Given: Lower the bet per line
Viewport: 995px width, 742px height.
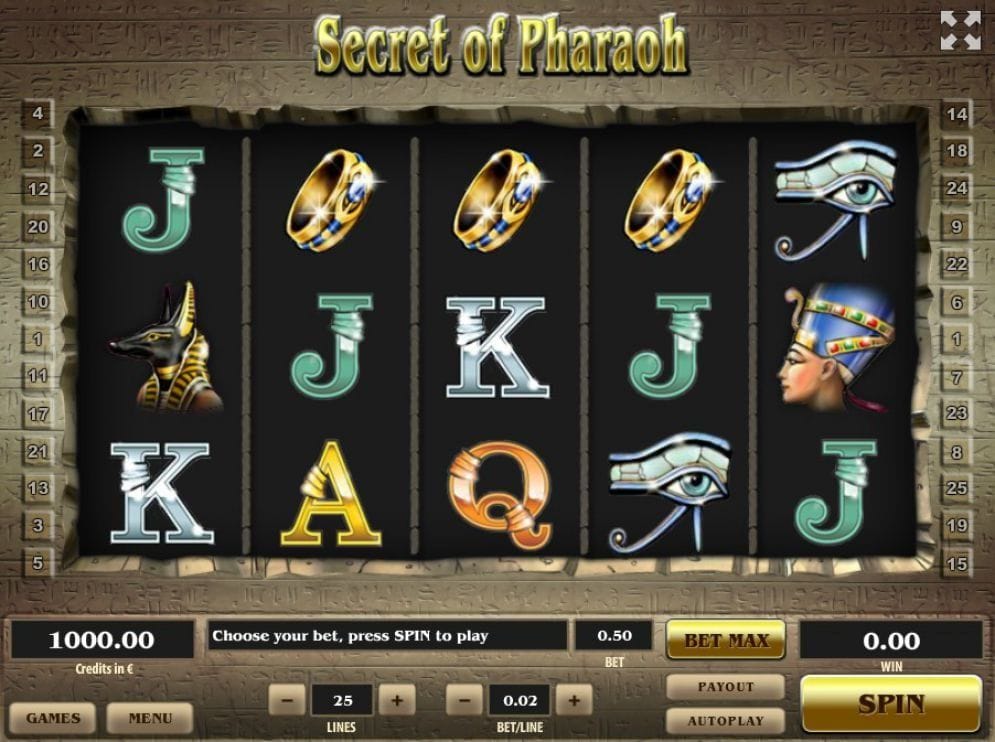Looking at the screenshot, I should tap(464, 700).
